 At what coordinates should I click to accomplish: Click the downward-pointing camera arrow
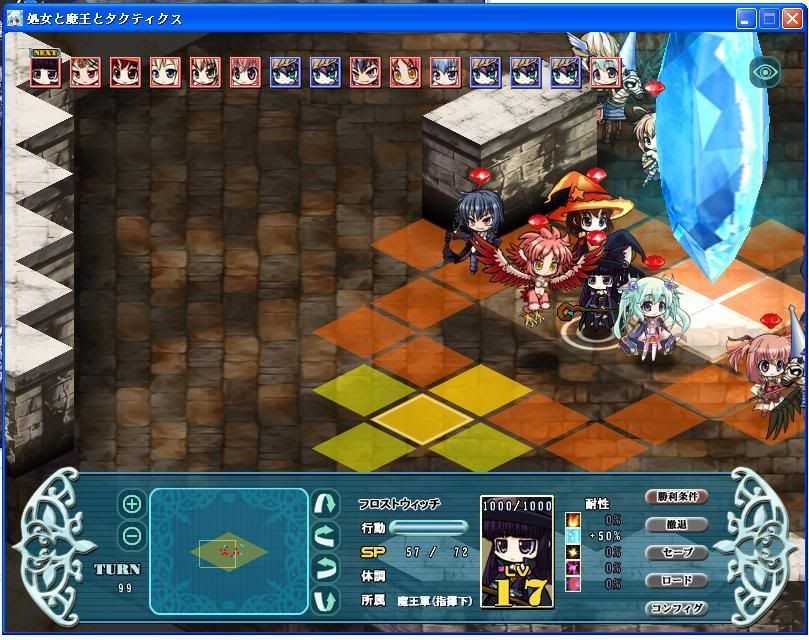[325, 602]
